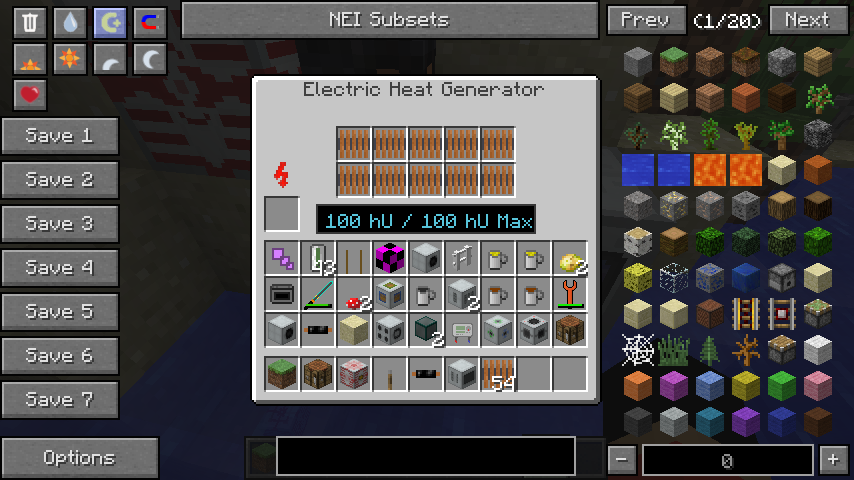
Task: Select the Save 4 slot
Action: (60, 268)
